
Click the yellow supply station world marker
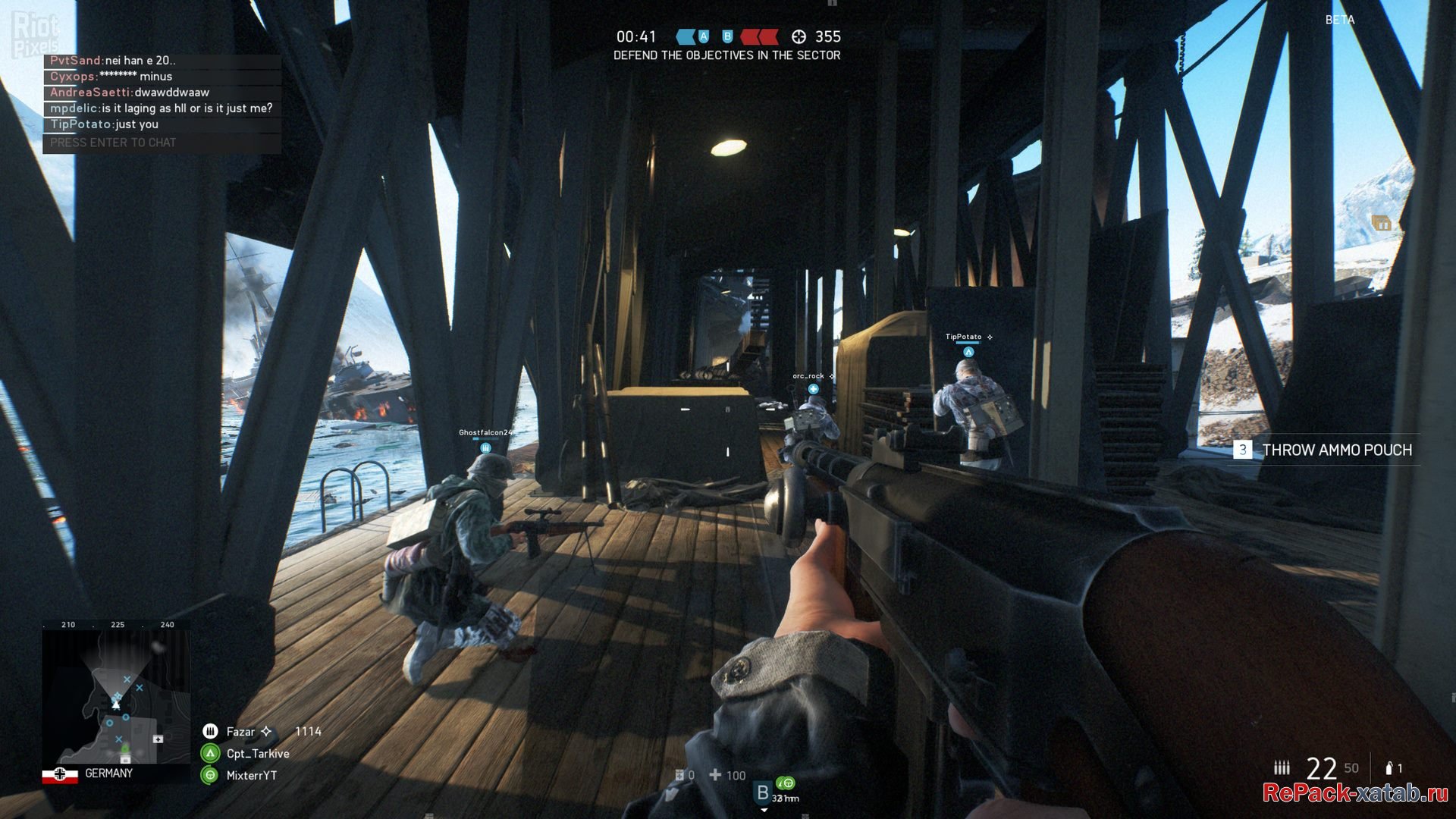point(1382,223)
